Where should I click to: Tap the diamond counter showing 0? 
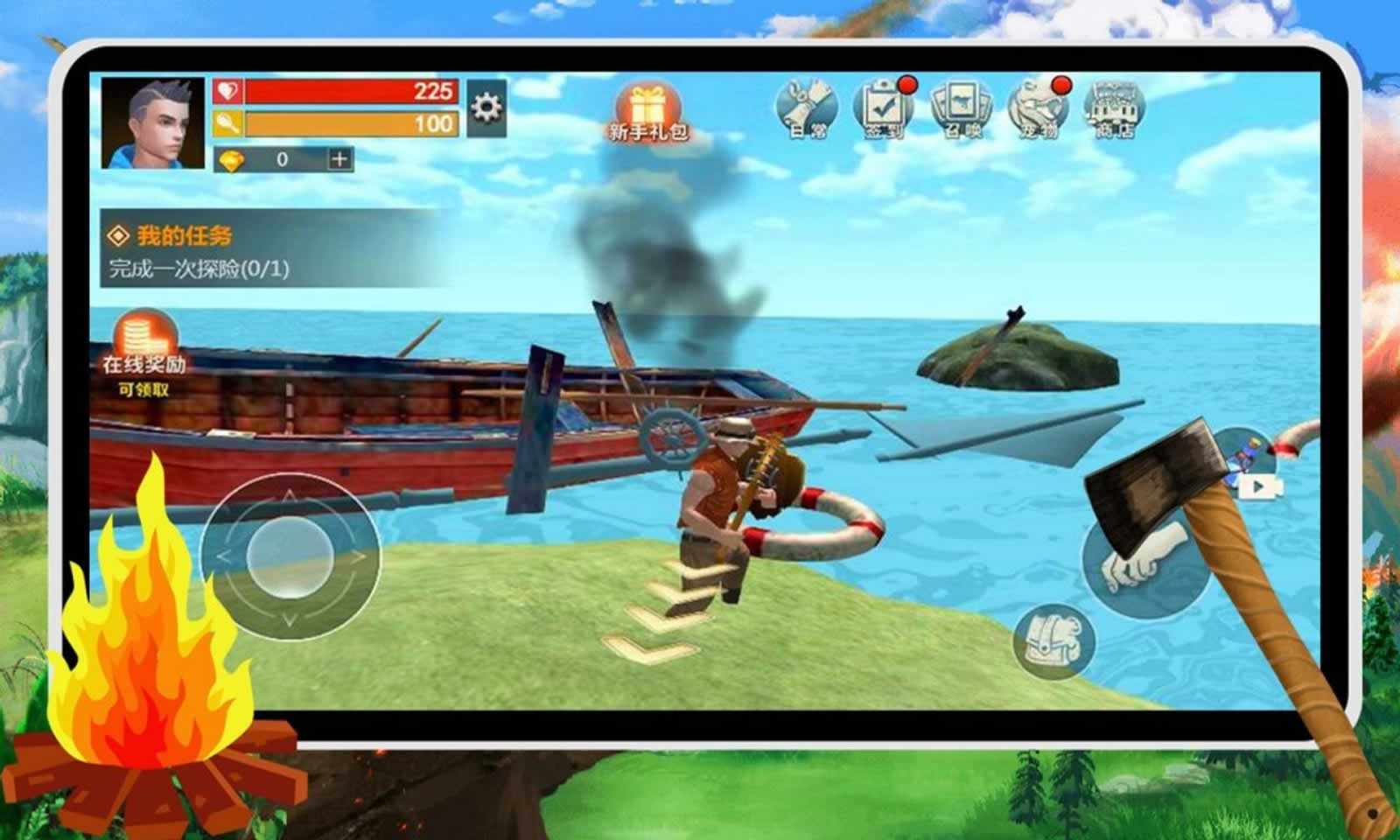click(x=280, y=157)
